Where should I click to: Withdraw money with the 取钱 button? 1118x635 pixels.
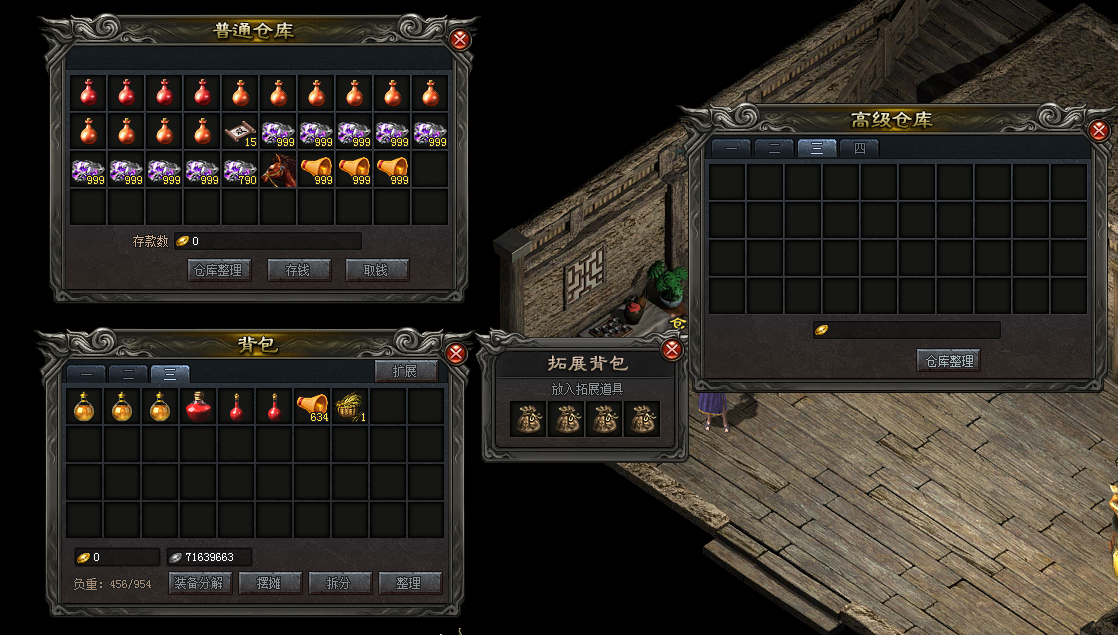pos(377,270)
